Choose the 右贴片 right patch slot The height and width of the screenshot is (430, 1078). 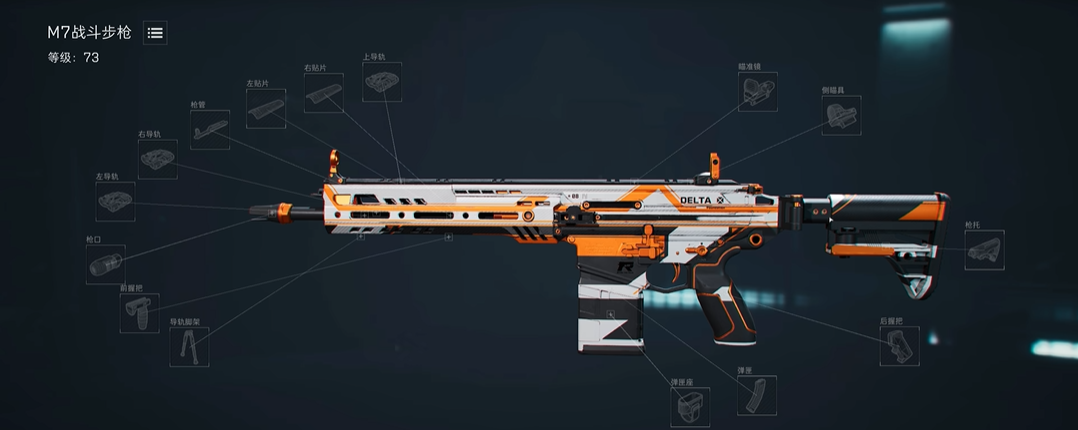323,93
